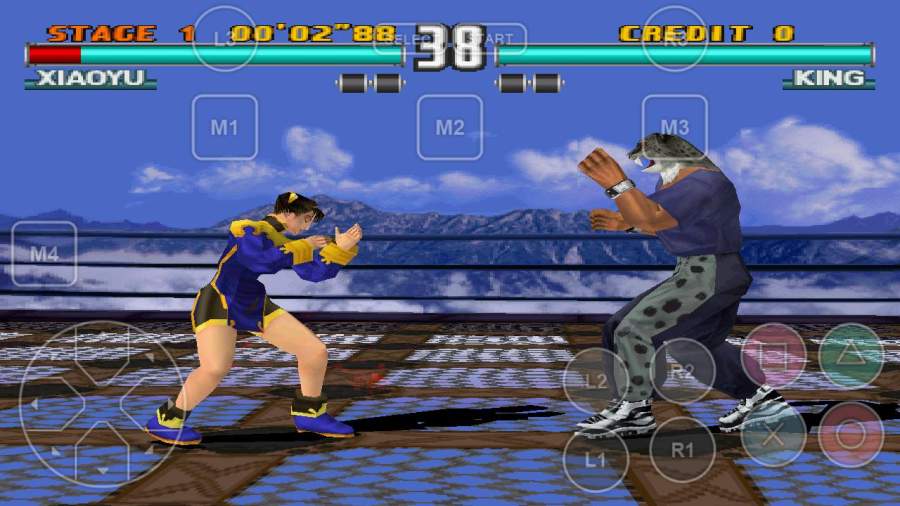
Task: Tap the M3 overlay button
Action: pyautogui.click(x=675, y=127)
